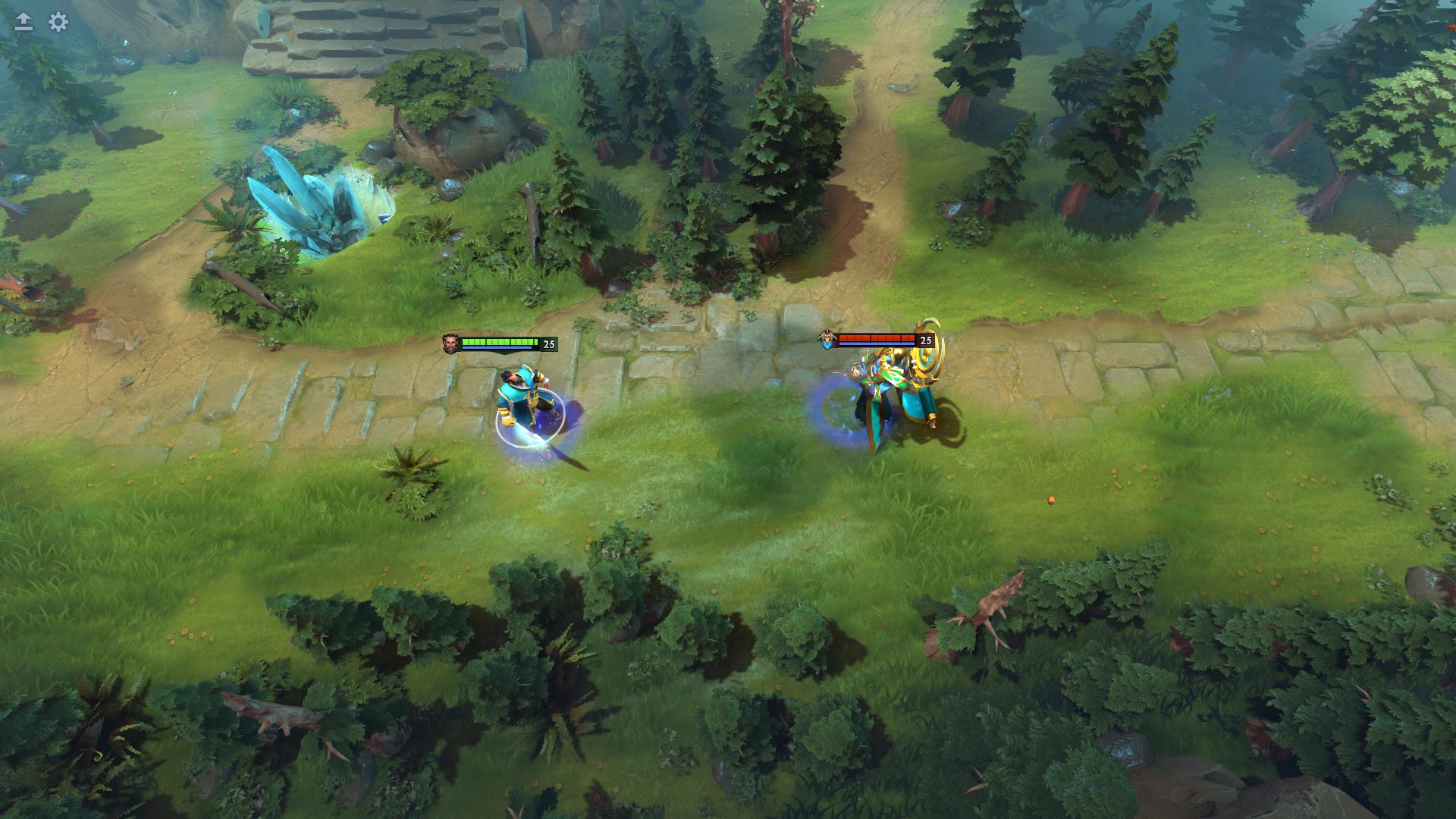Screen dimensions: 1456x819
Task: Select Kunkka's hero portrait icon
Action: [450, 342]
